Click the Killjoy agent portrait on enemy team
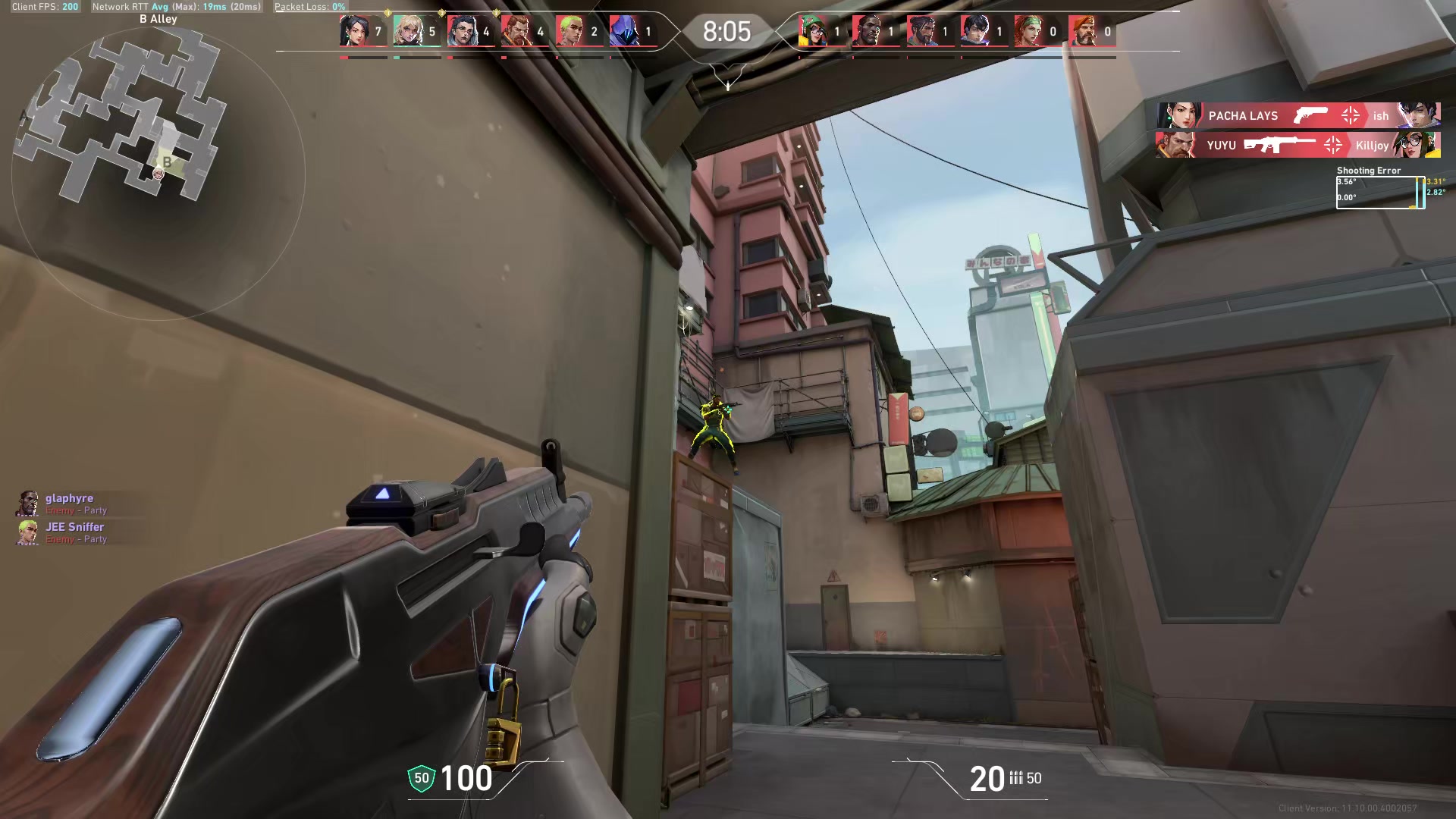The height and width of the screenshot is (819, 1456). (x=814, y=30)
